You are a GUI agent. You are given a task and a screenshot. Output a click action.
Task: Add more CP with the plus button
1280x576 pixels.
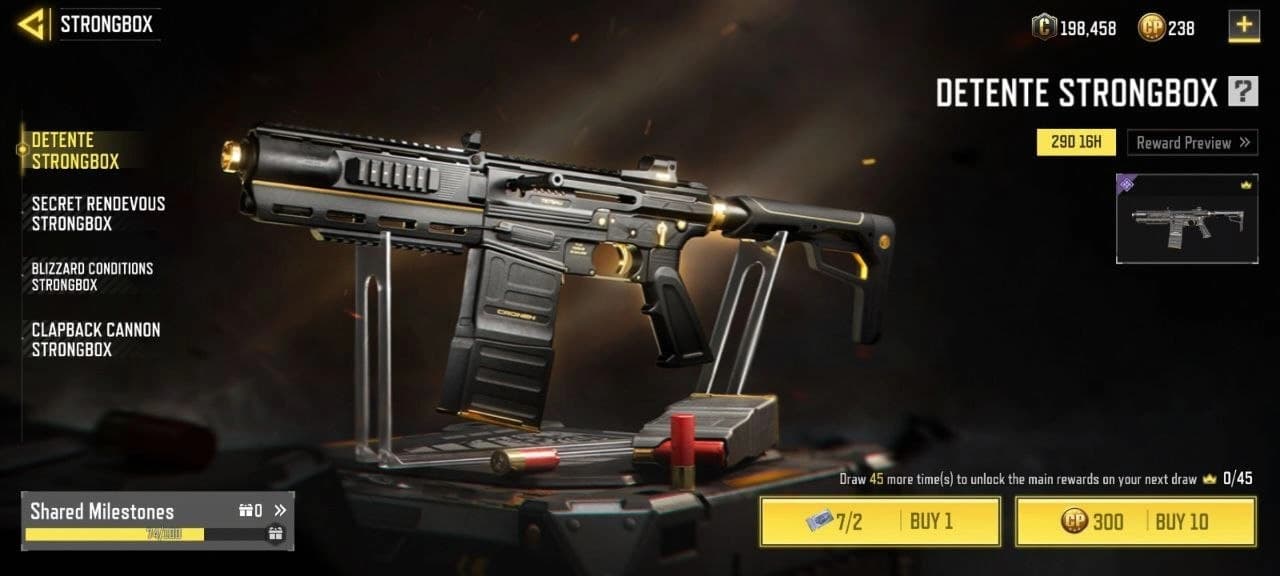tap(1243, 27)
